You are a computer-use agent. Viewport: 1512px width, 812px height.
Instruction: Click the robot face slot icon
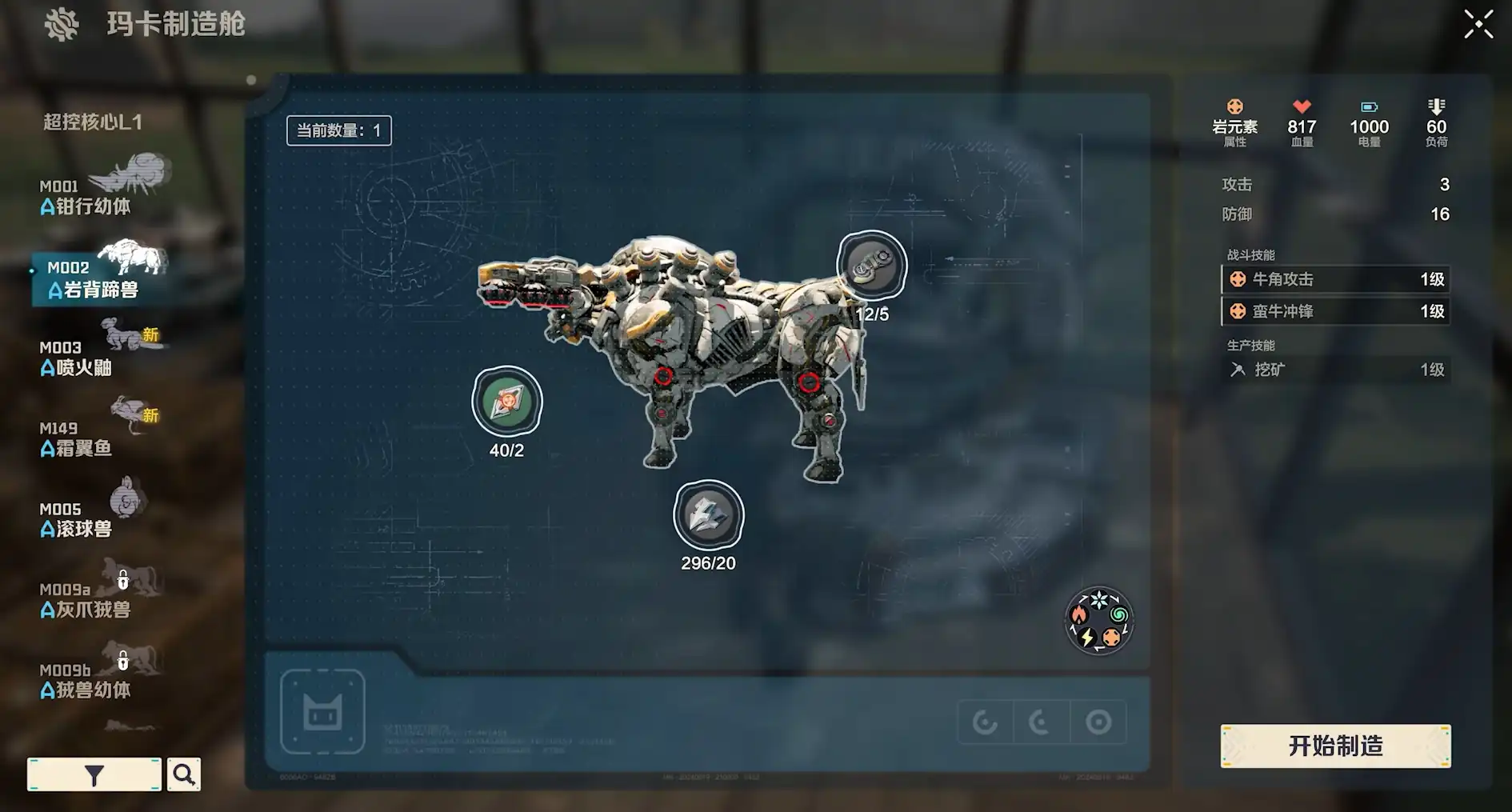[x=322, y=711]
